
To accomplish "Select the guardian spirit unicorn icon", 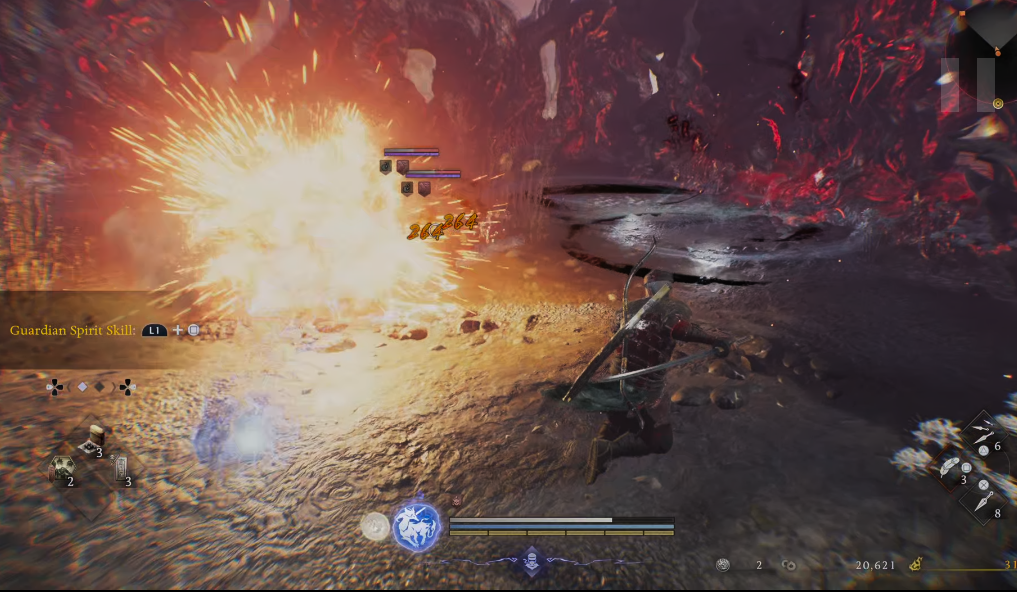I will point(417,527).
